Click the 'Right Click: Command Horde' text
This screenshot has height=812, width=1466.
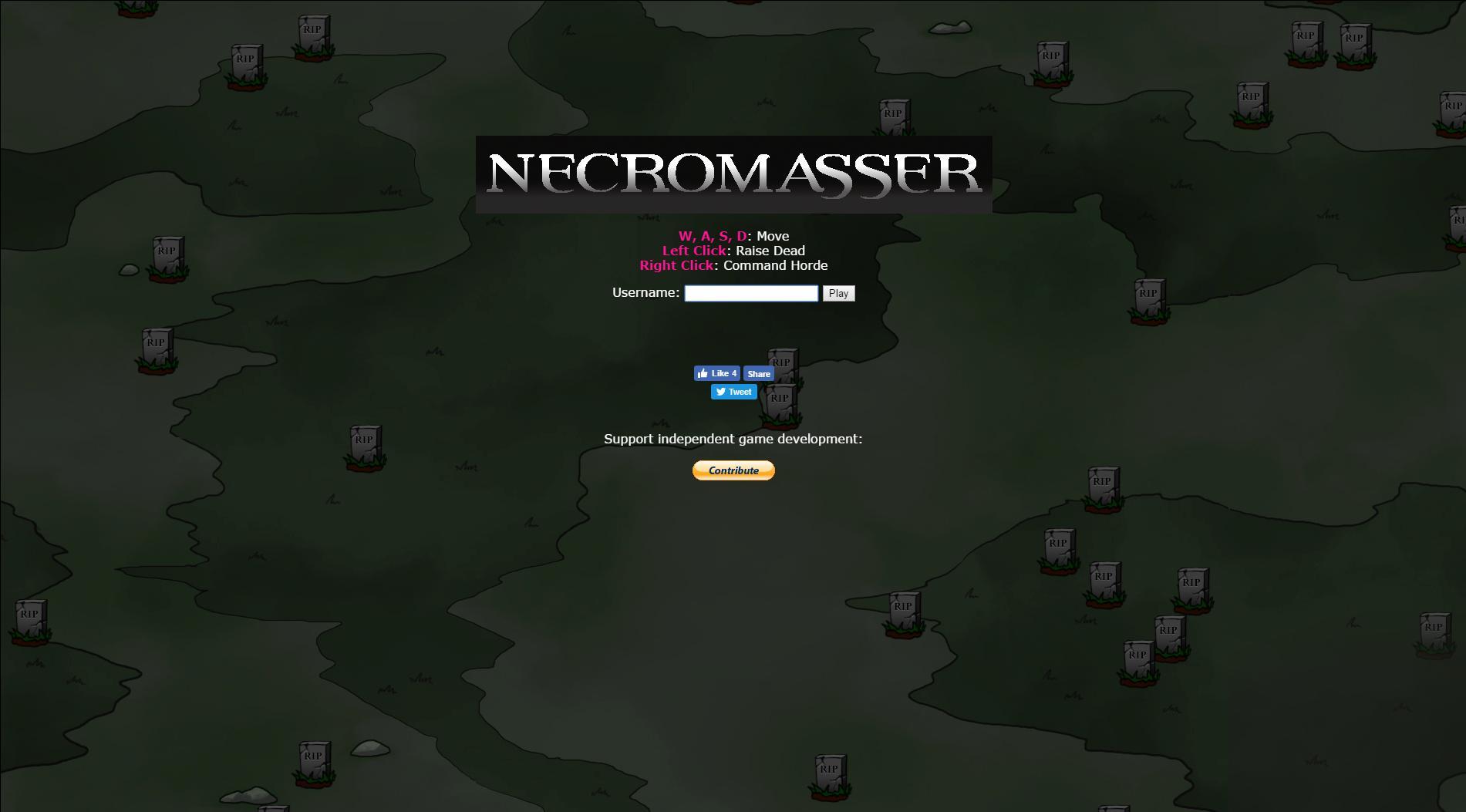tap(733, 265)
